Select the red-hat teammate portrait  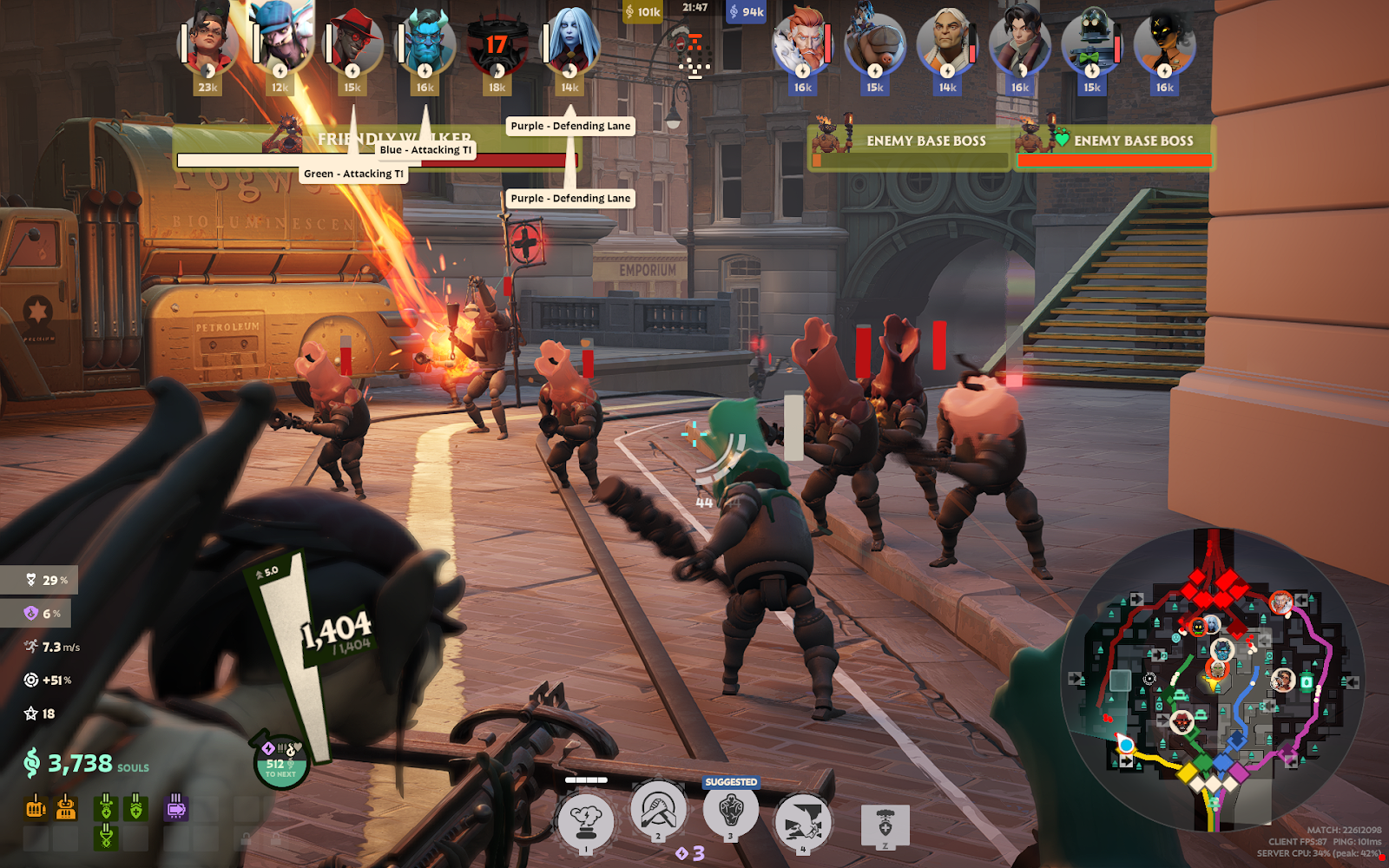point(352,42)
